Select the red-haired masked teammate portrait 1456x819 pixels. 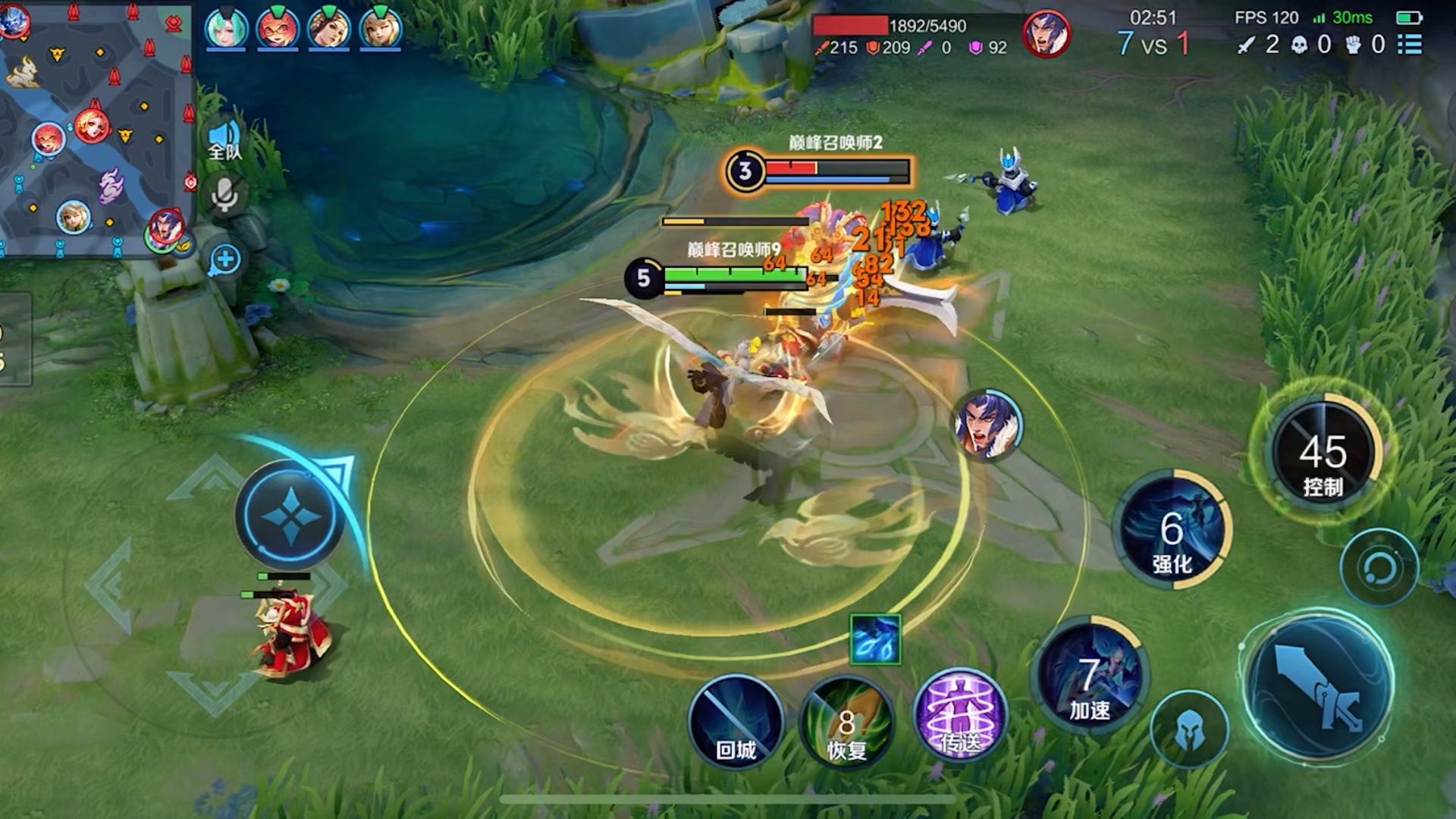[278, 28]
